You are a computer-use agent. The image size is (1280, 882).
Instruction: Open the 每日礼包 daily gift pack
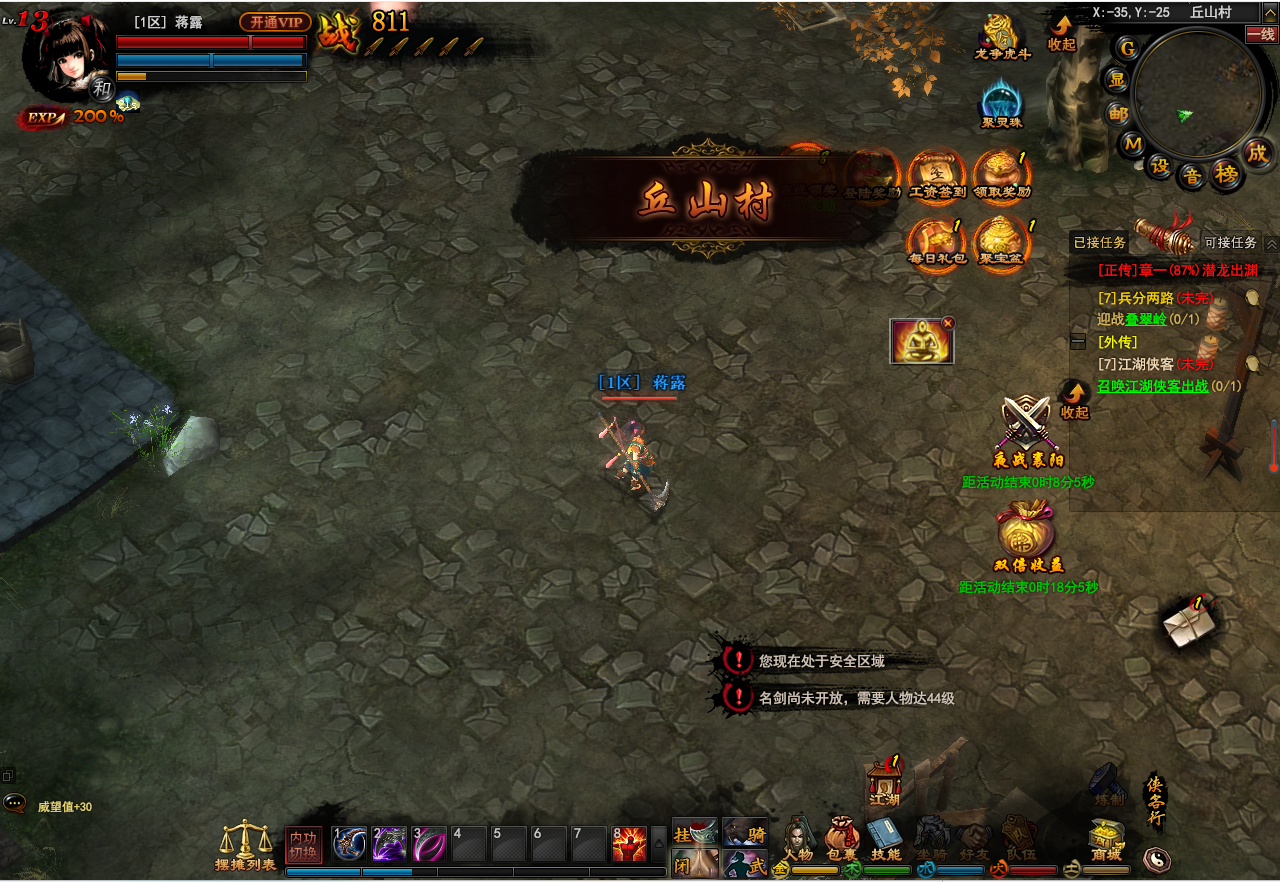[935, 242]
